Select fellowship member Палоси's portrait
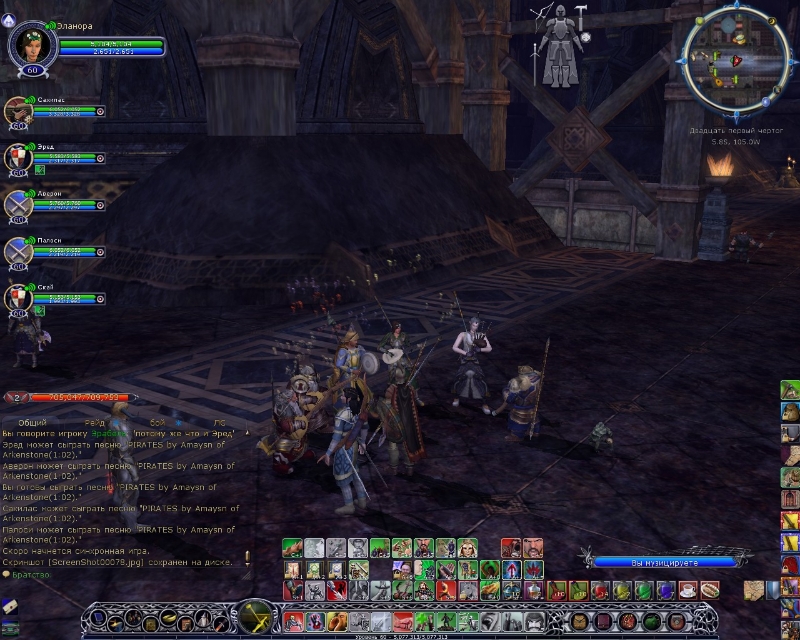 pos(19,252)
